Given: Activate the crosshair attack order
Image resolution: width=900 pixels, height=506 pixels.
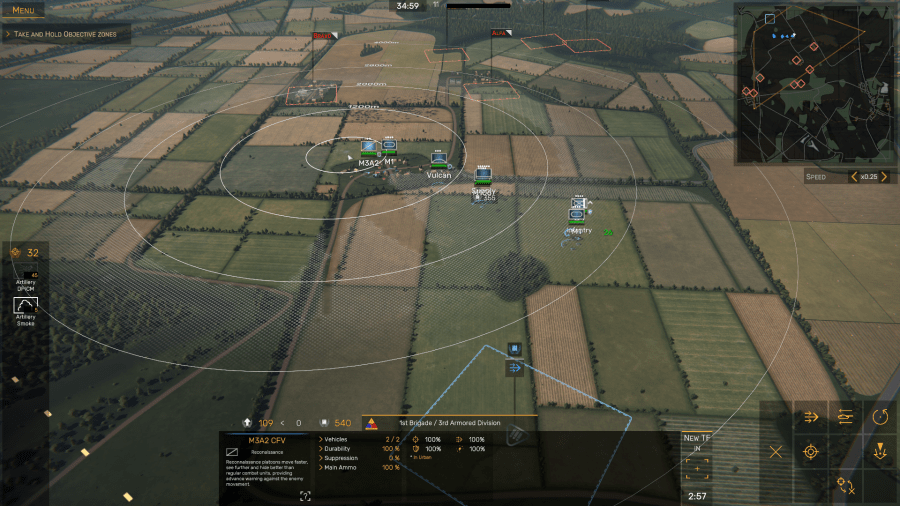Looking at the screenshot, I should point(811,452).
